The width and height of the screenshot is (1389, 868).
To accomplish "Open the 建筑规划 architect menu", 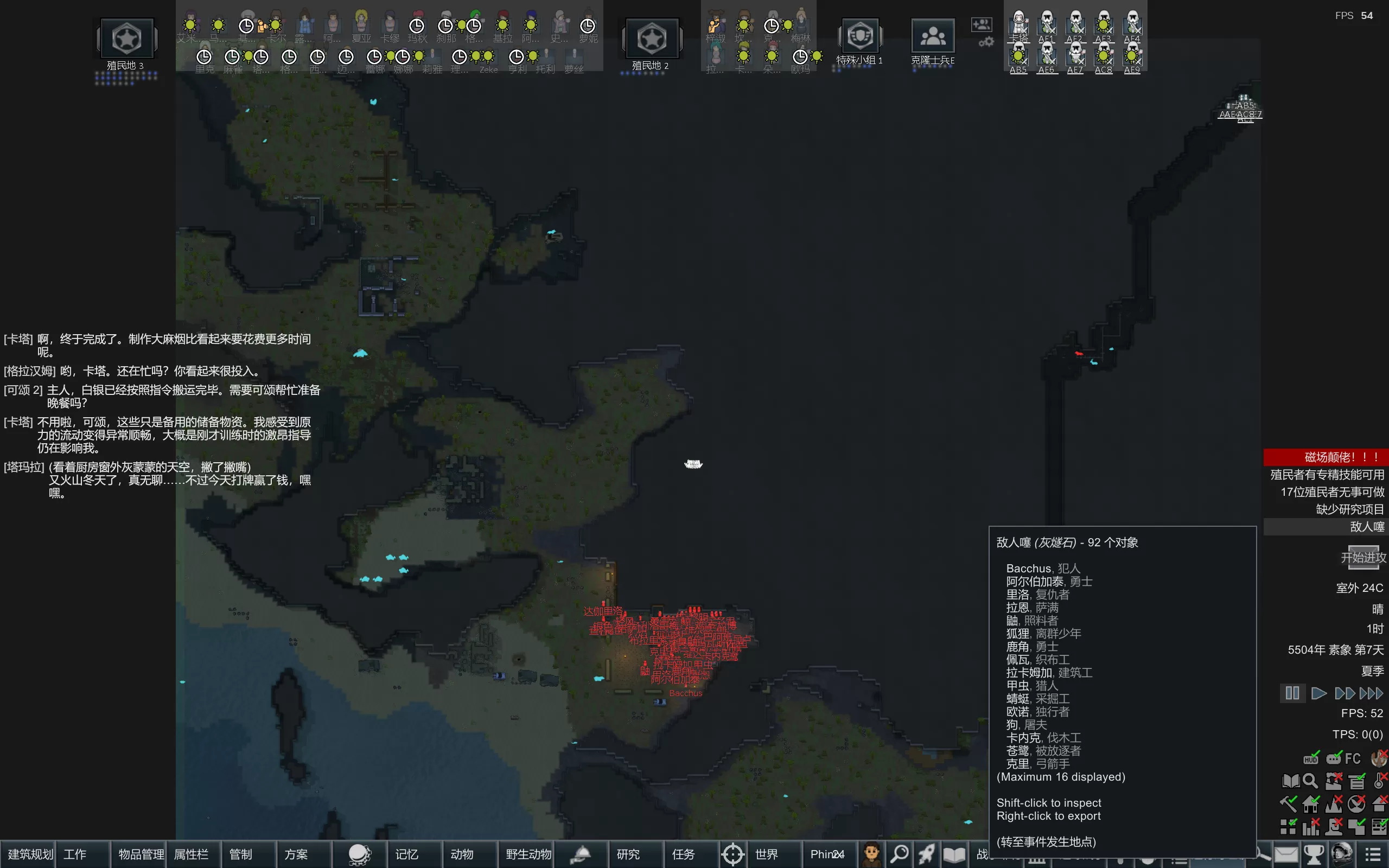I will tap(29, 854).
